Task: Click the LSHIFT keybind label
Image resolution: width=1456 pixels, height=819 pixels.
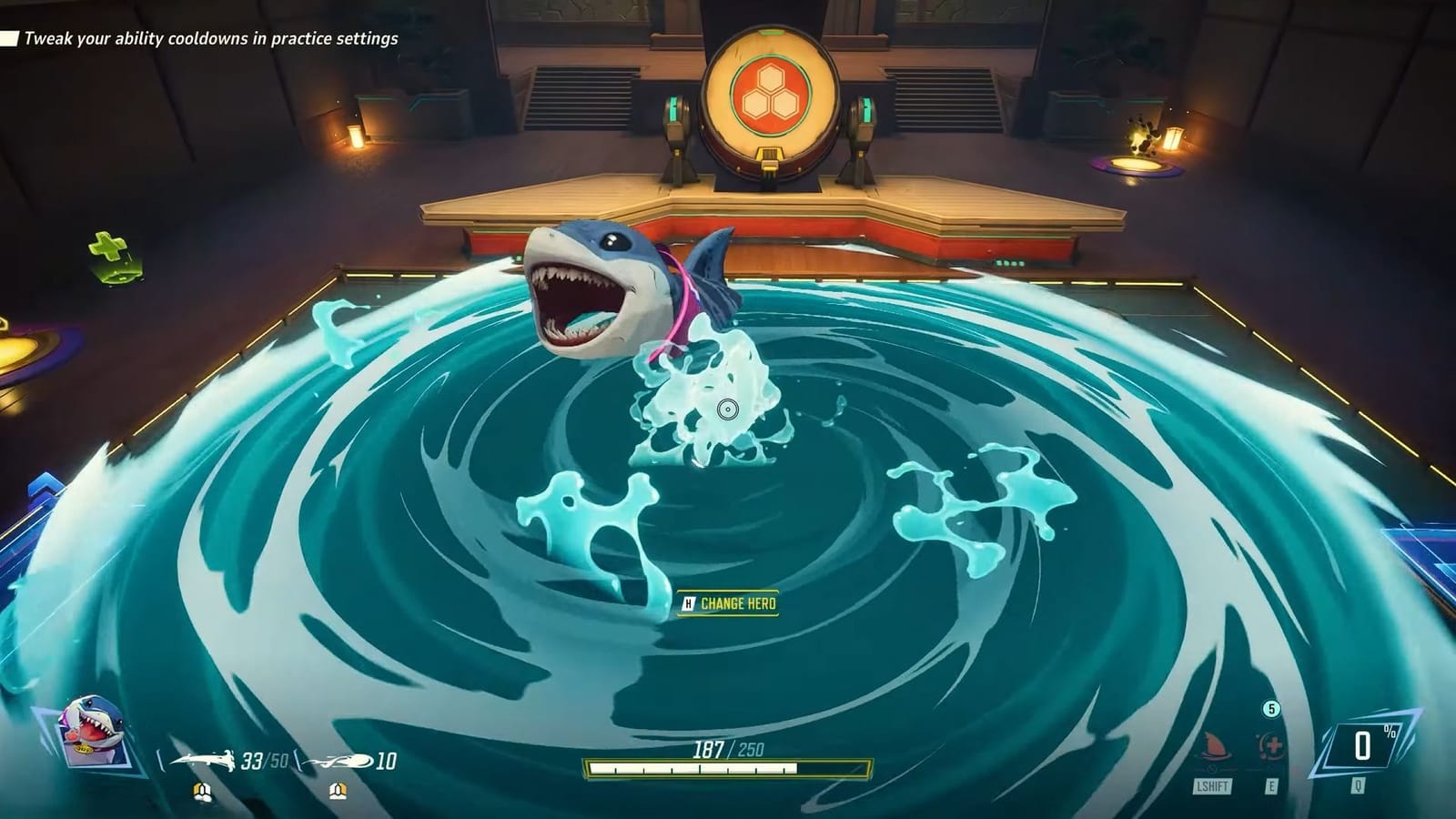Action: (x=1212, y=784)
